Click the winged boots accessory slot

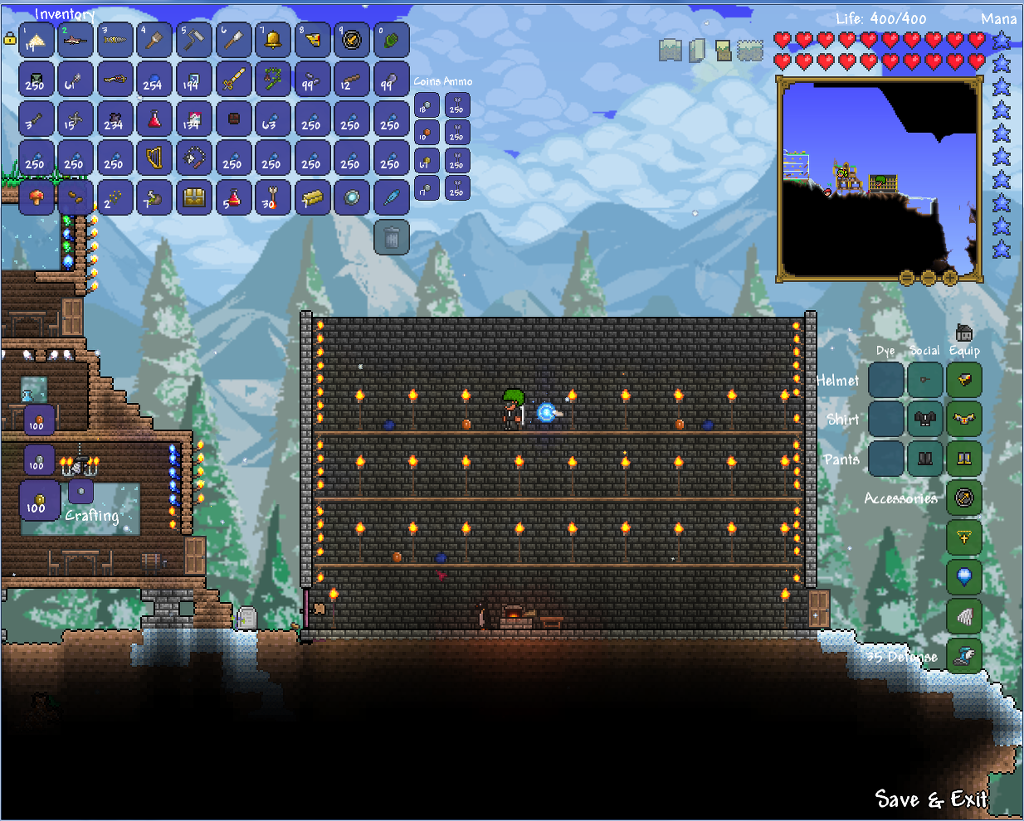tap(964, 656)
